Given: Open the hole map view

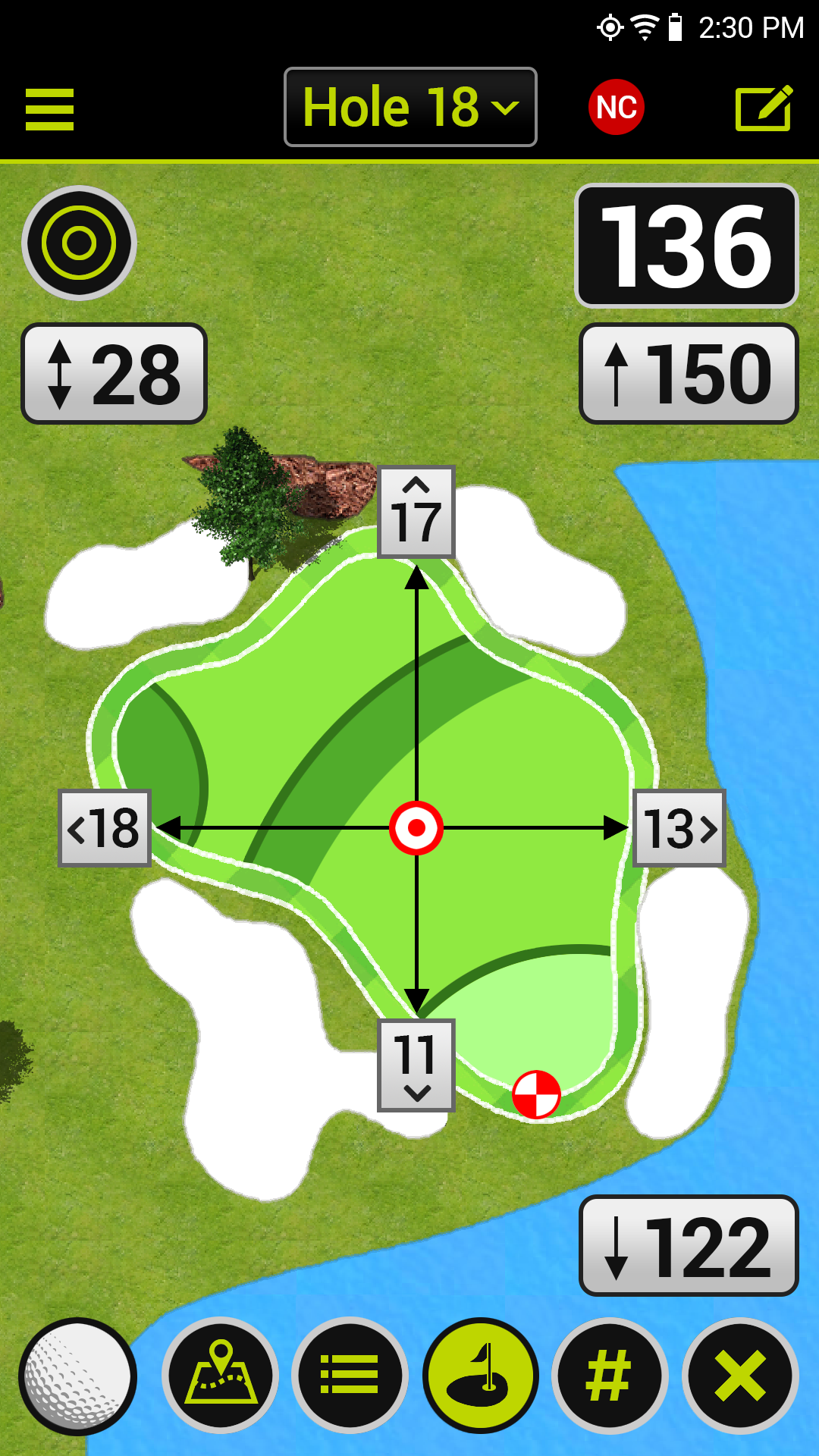Looking at the screenshot, I should (x=220, y=1376).
